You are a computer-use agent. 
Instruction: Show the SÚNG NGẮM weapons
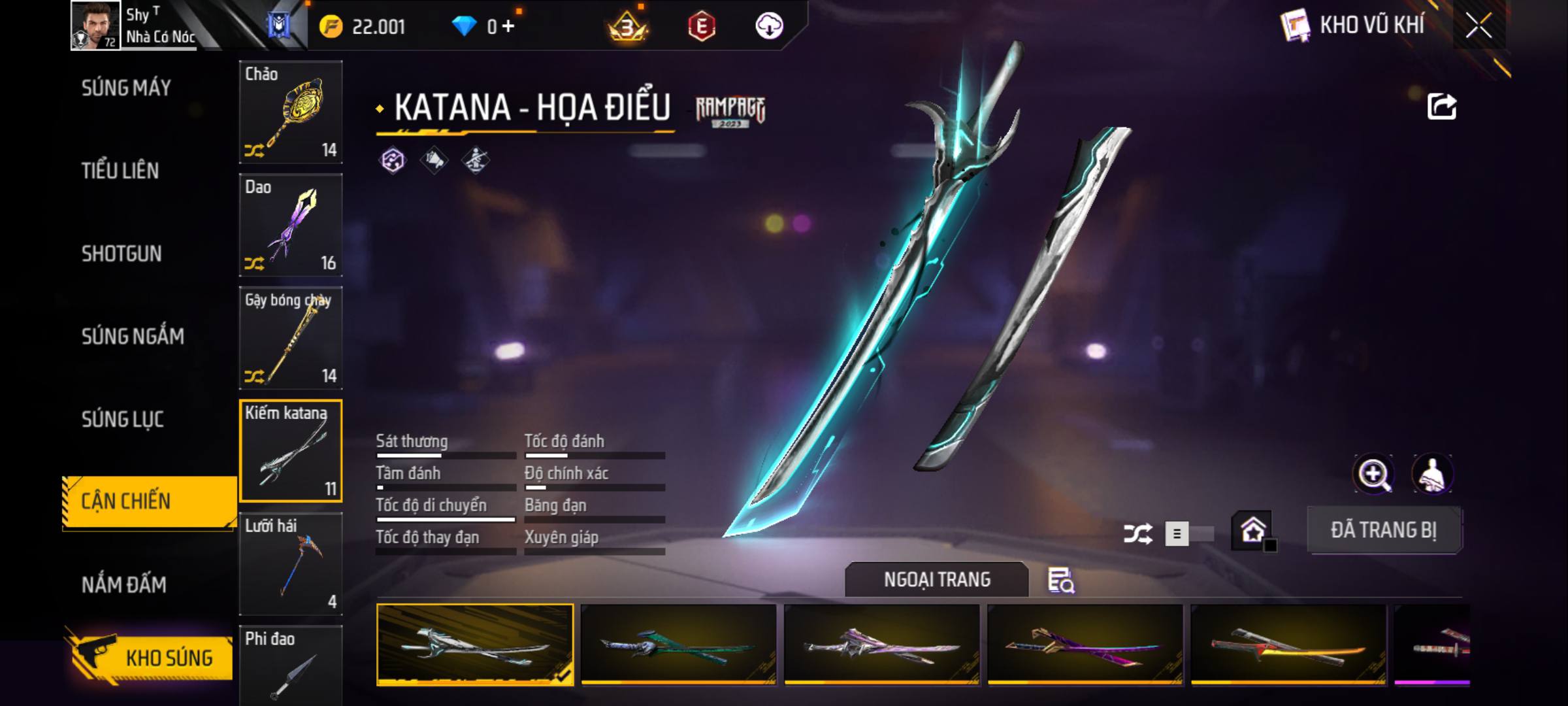[x=133, y=337]
